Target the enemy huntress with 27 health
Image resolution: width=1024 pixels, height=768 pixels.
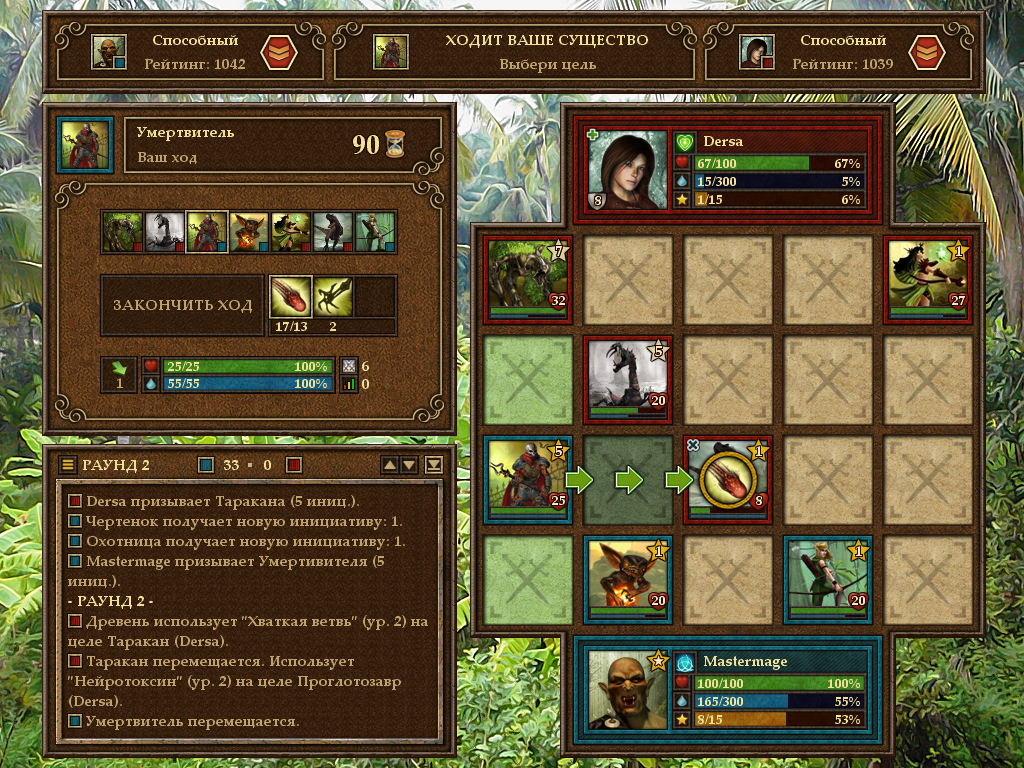928,279
